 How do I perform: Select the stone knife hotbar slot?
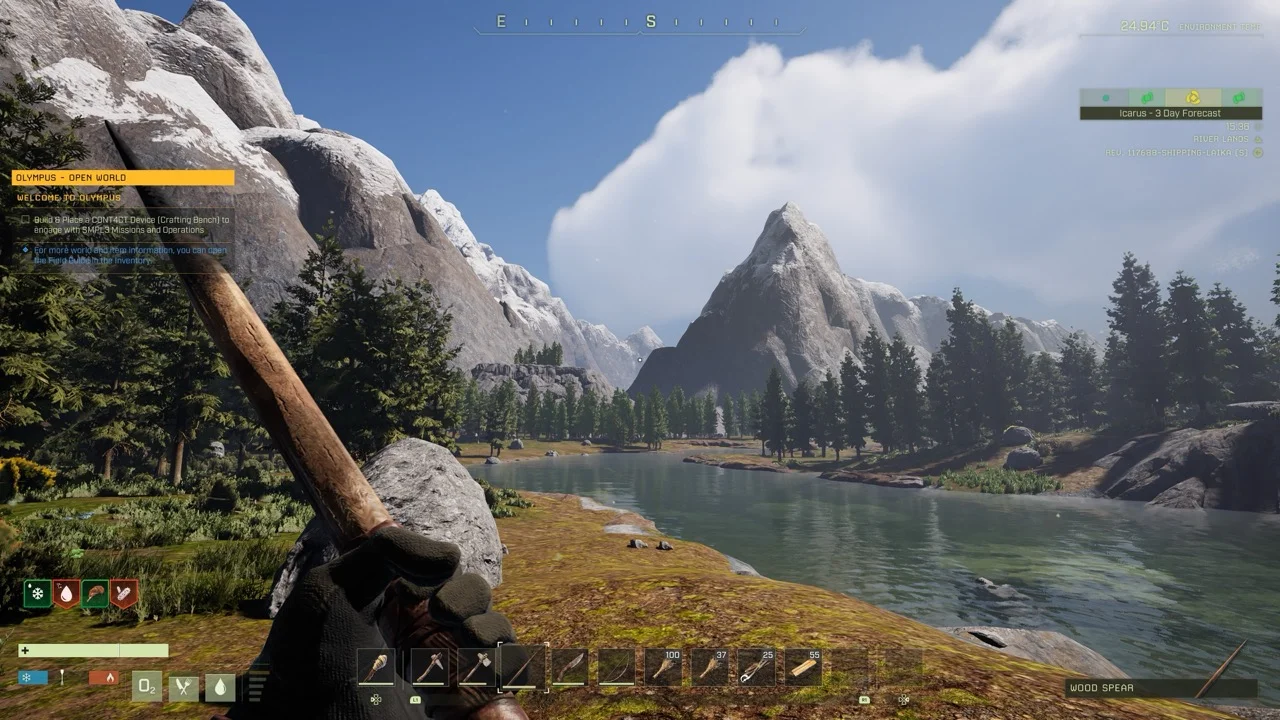tap(570, 667)
